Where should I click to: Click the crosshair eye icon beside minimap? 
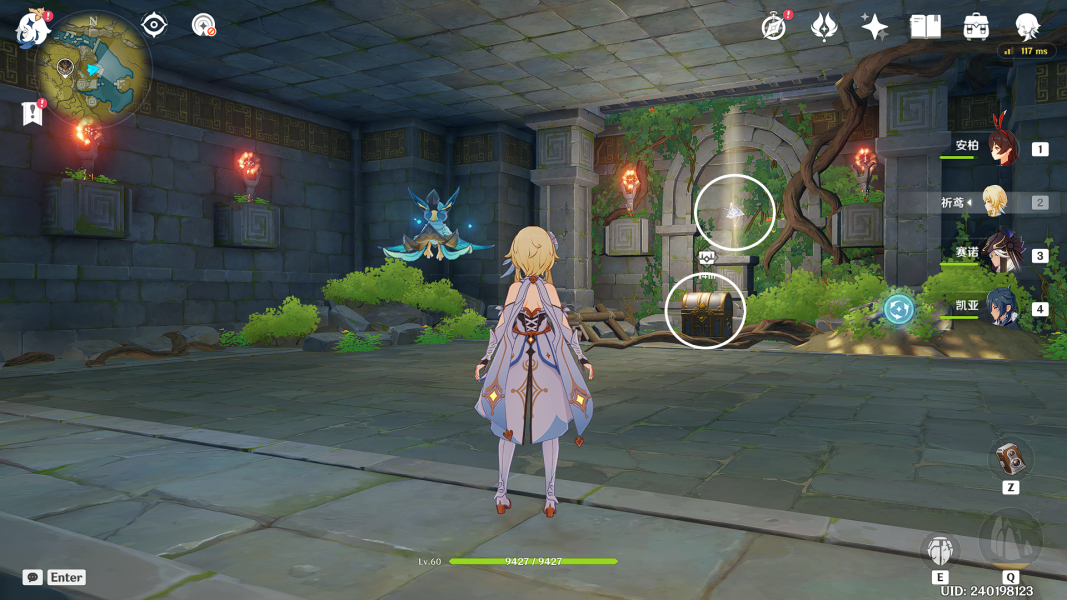coord(154,25)
